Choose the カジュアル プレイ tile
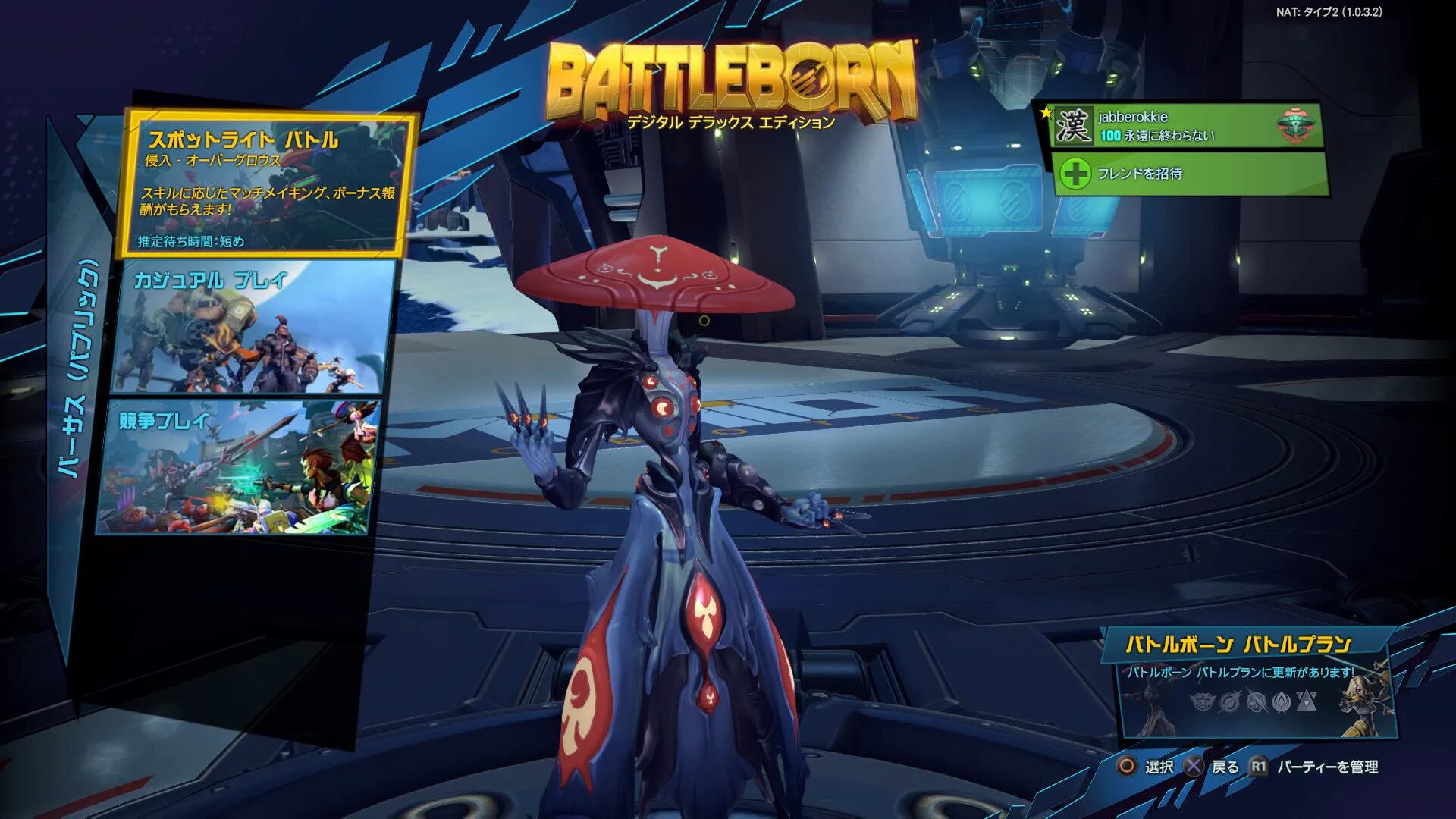Image resolution: width=1456 pixels, height=819 pixels. coord(254,328)
